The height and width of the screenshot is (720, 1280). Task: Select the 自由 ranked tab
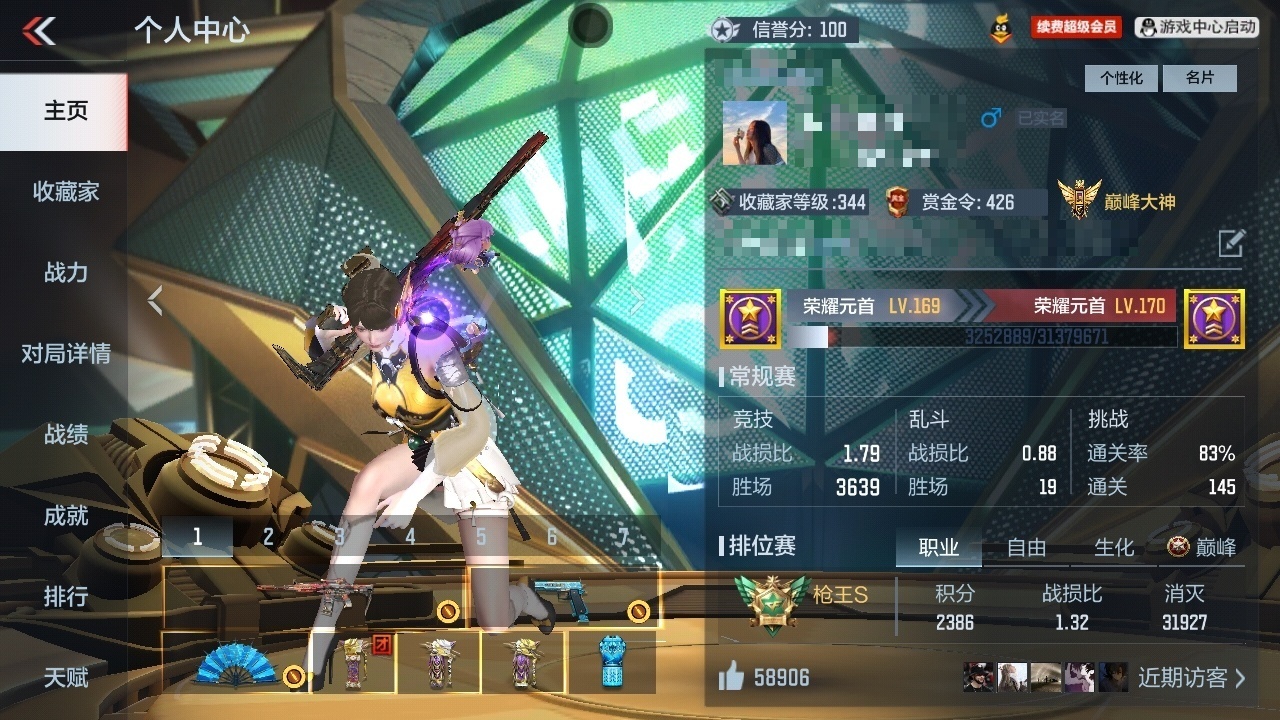click(1026, 547)
